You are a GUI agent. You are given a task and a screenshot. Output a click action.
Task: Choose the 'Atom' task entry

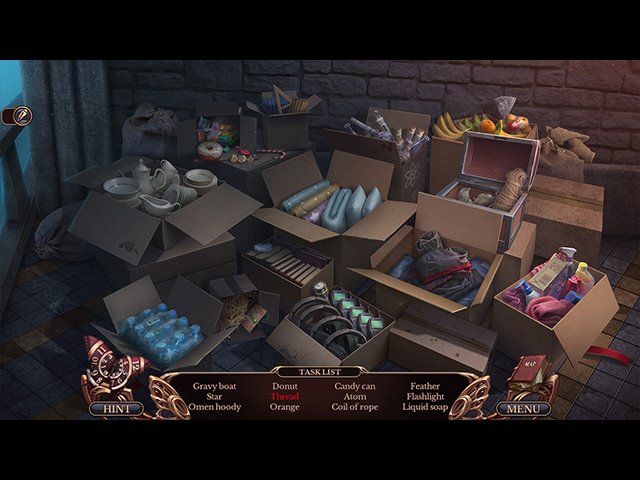355,396
